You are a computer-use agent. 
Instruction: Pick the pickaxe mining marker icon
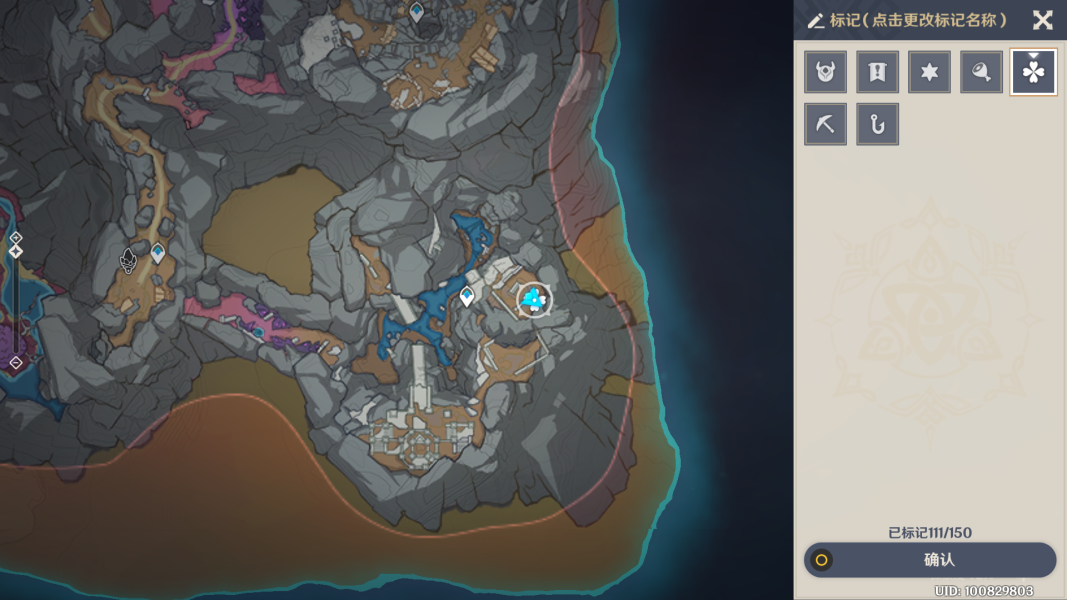pyautogui.click(x=825, y=124)
